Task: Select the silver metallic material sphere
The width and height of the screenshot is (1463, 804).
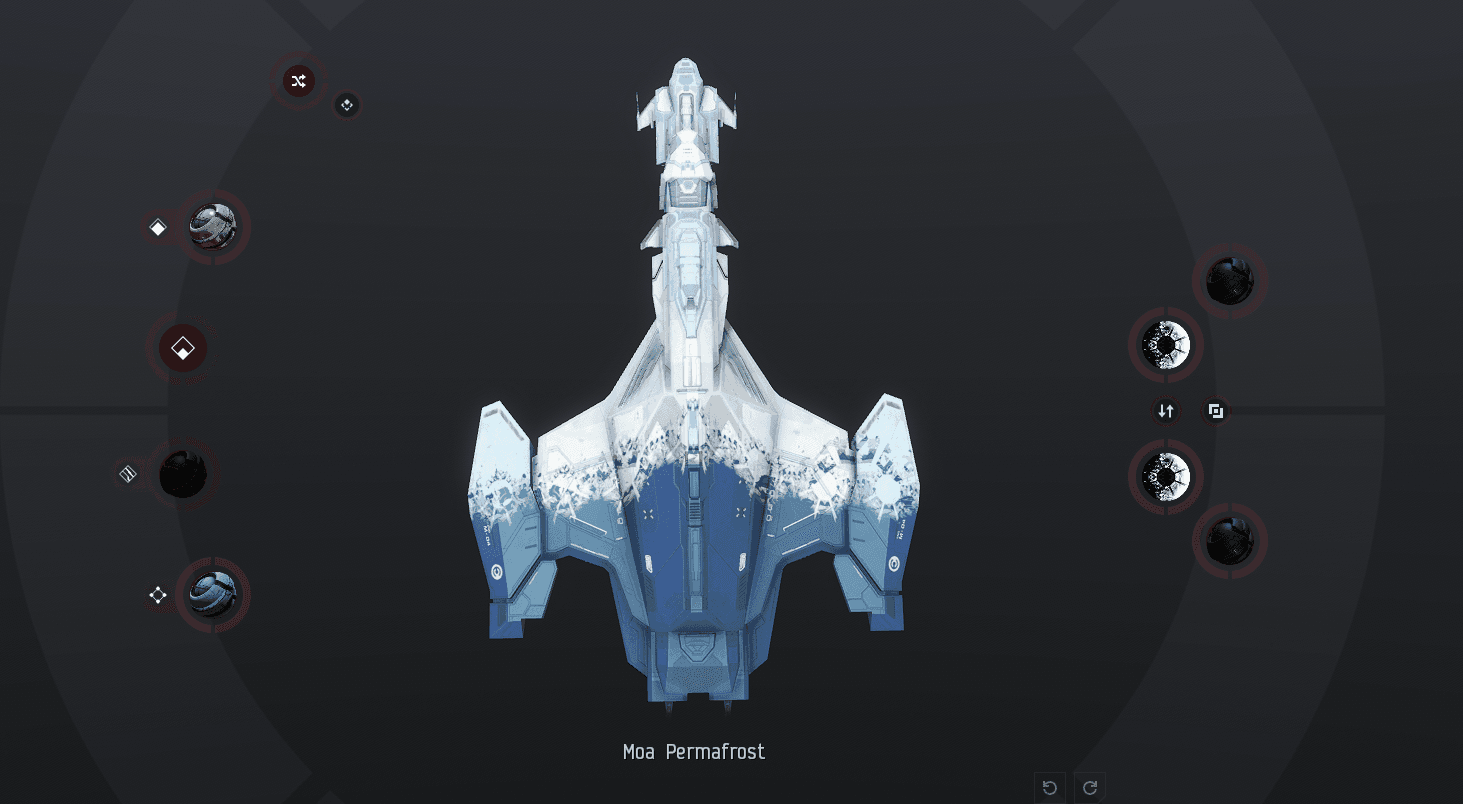Action: click(x=213, y=227)
